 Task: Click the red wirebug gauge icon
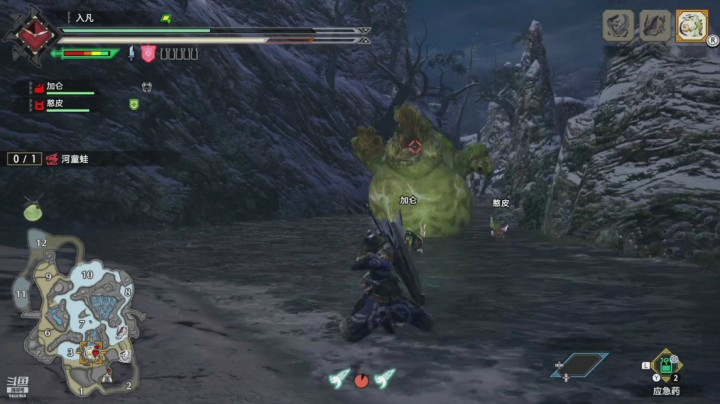click(361, 379)
